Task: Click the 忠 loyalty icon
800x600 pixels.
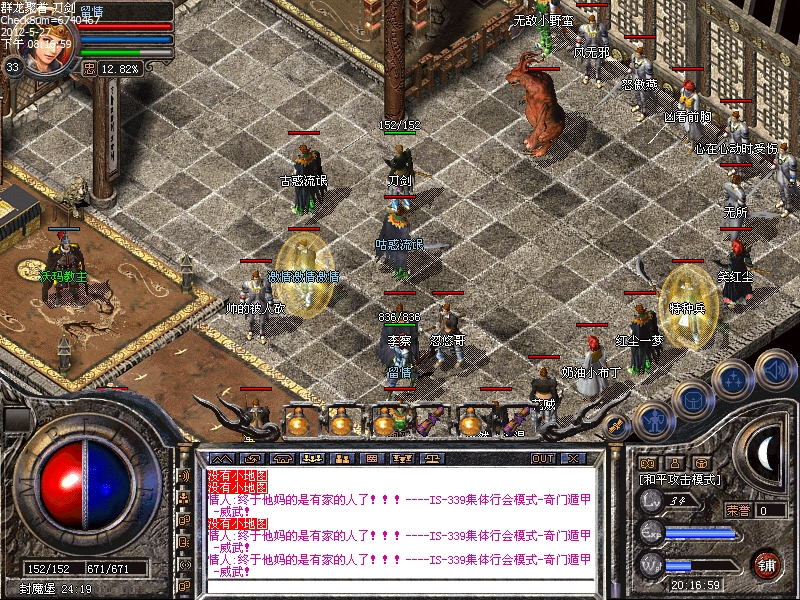Action: pos(89,69)
